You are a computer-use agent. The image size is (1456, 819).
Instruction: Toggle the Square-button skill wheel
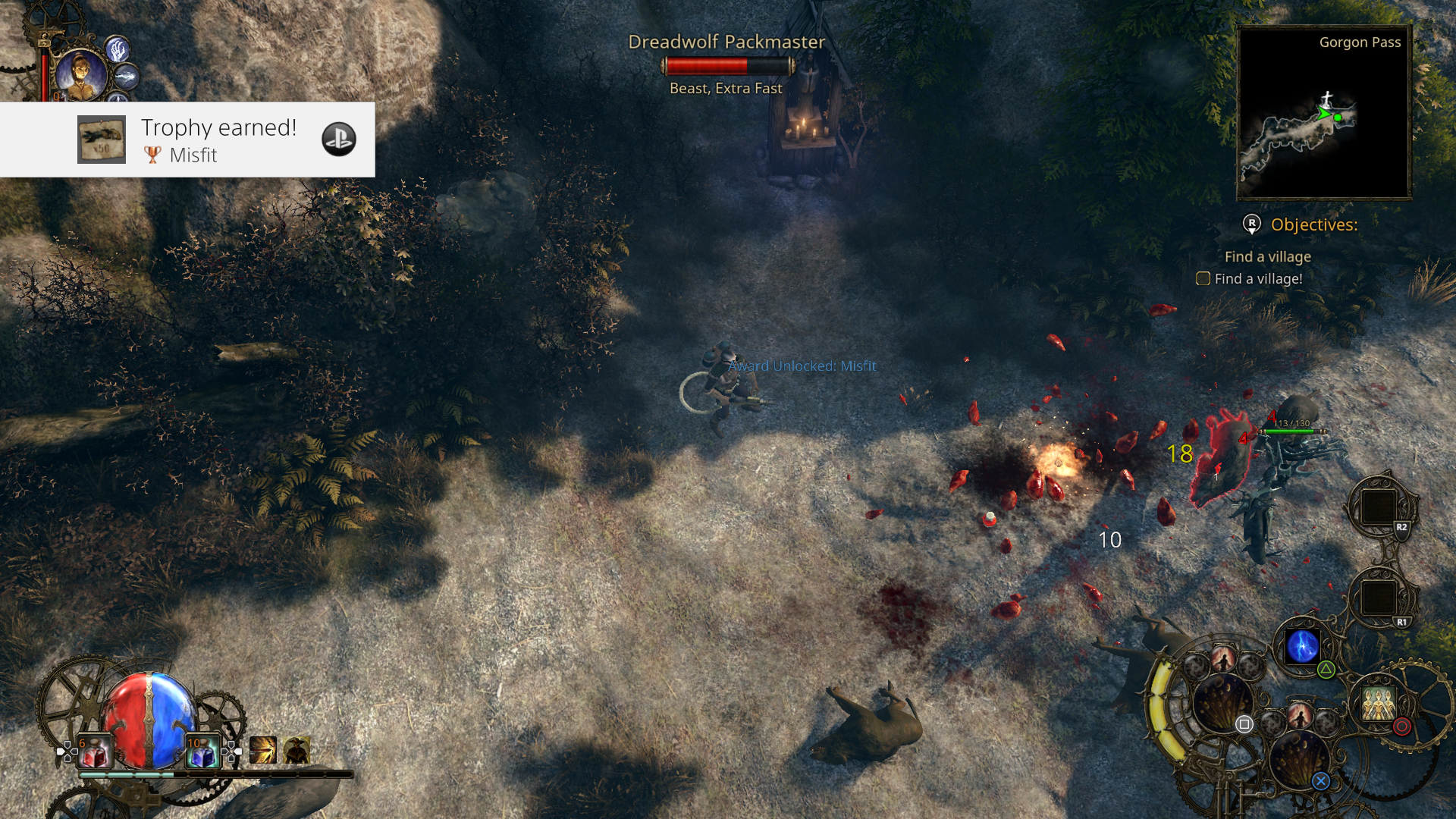pyautogui.click(x=1244, y=724)
